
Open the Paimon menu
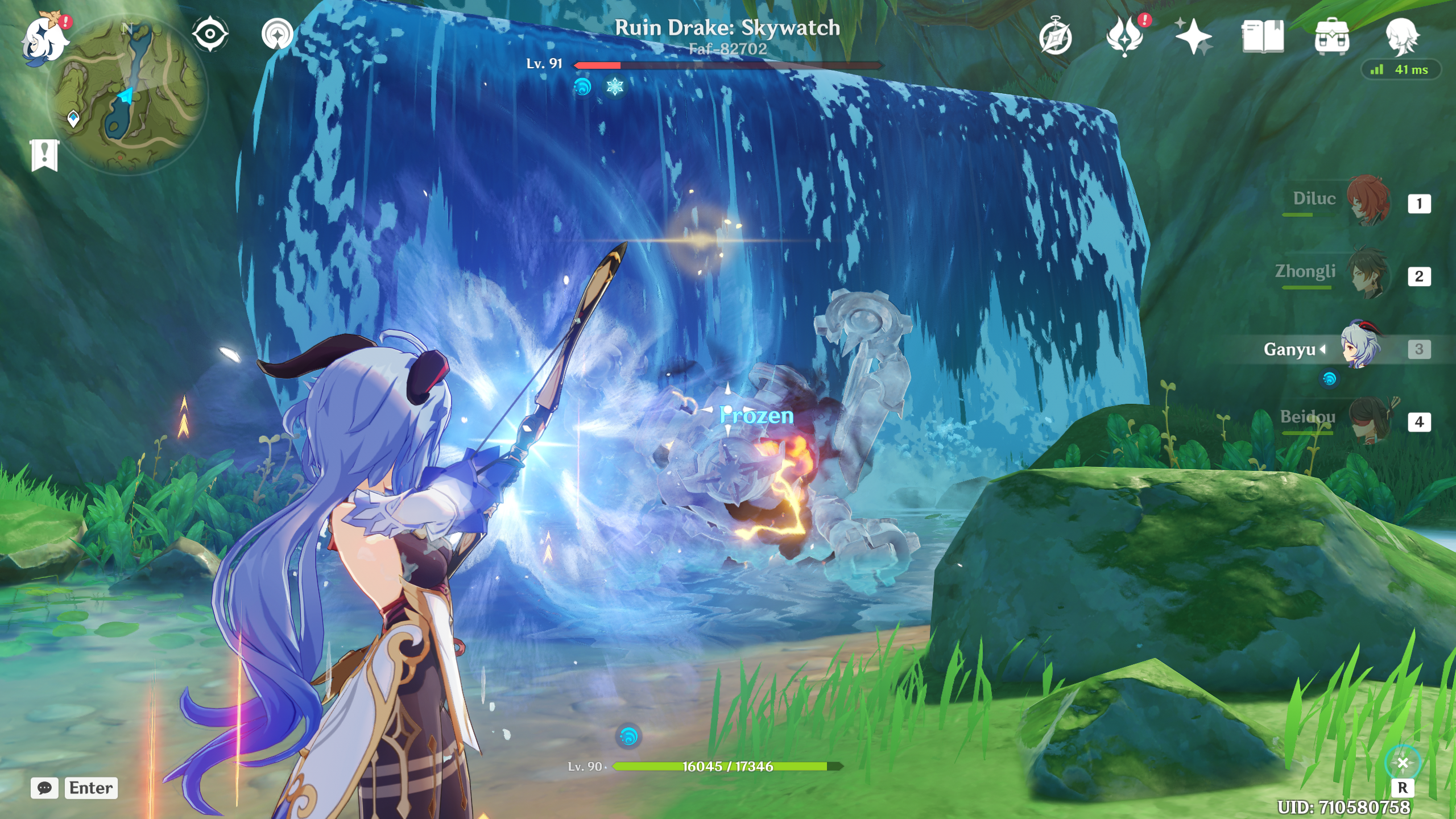44,39
